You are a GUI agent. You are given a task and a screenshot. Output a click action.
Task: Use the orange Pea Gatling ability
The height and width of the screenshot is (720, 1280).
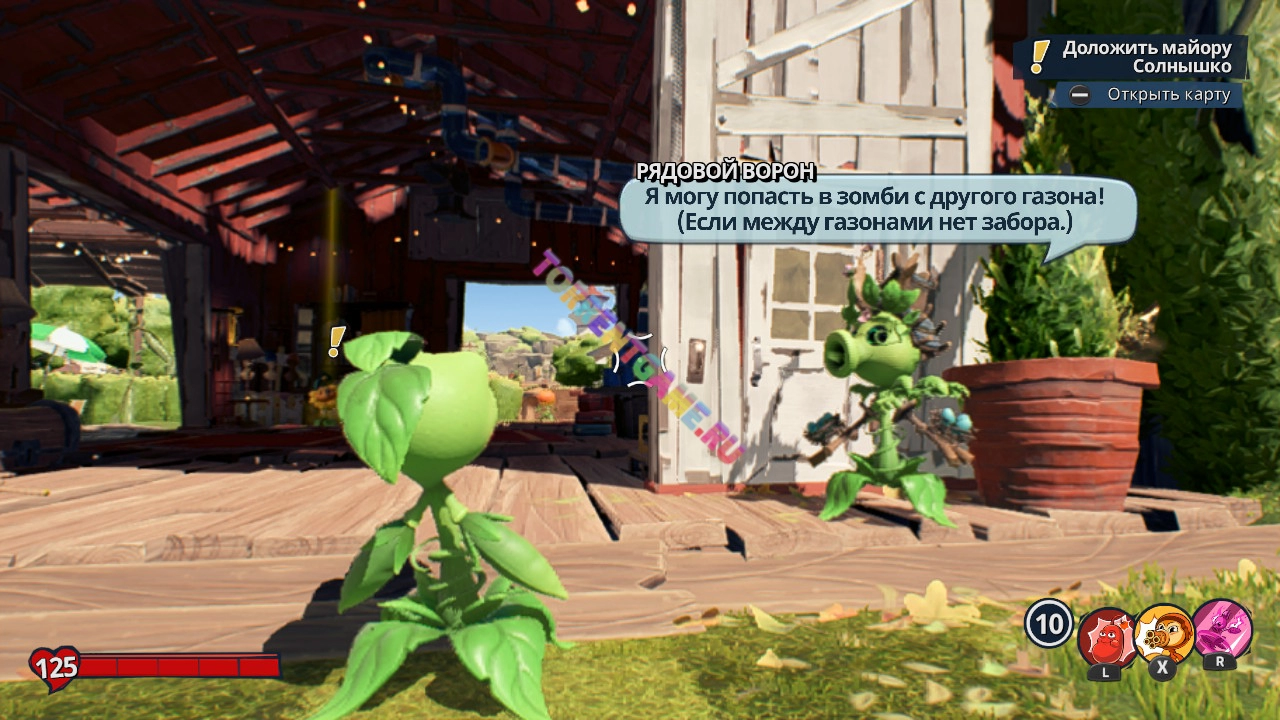1164,634
